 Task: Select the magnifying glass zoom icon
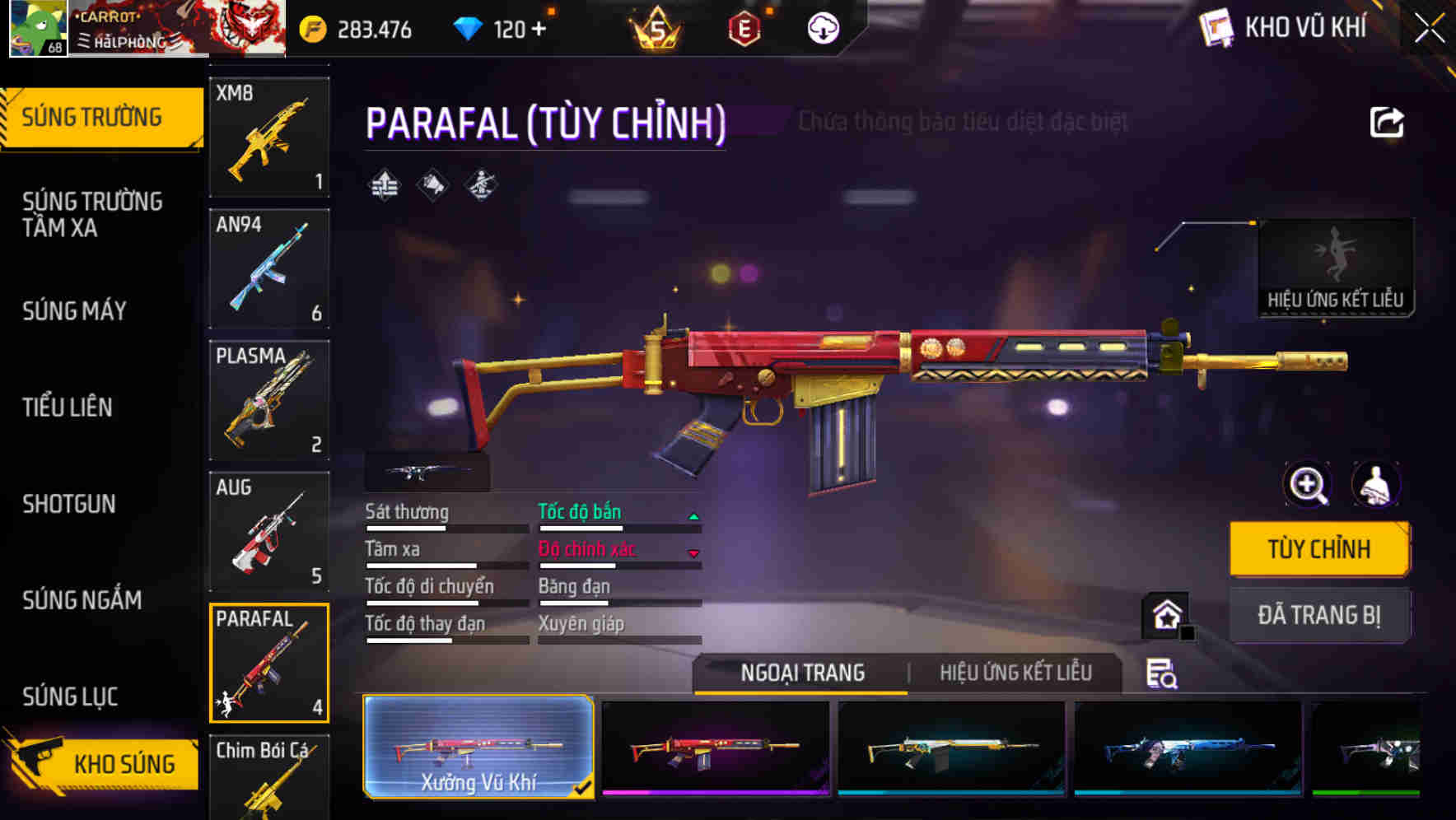[x=1308, y=485]
